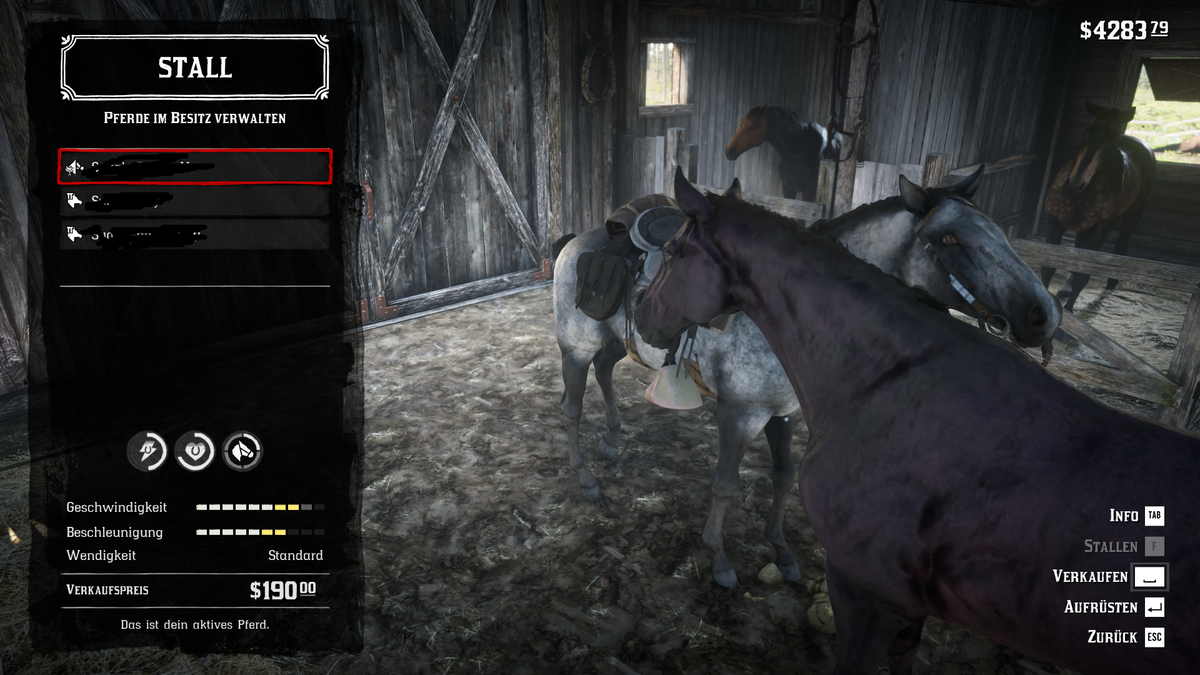Screen dimensions: 1200x675
Task: Choose Verkaufen to sell the horse
Action: pos(1090,577)
